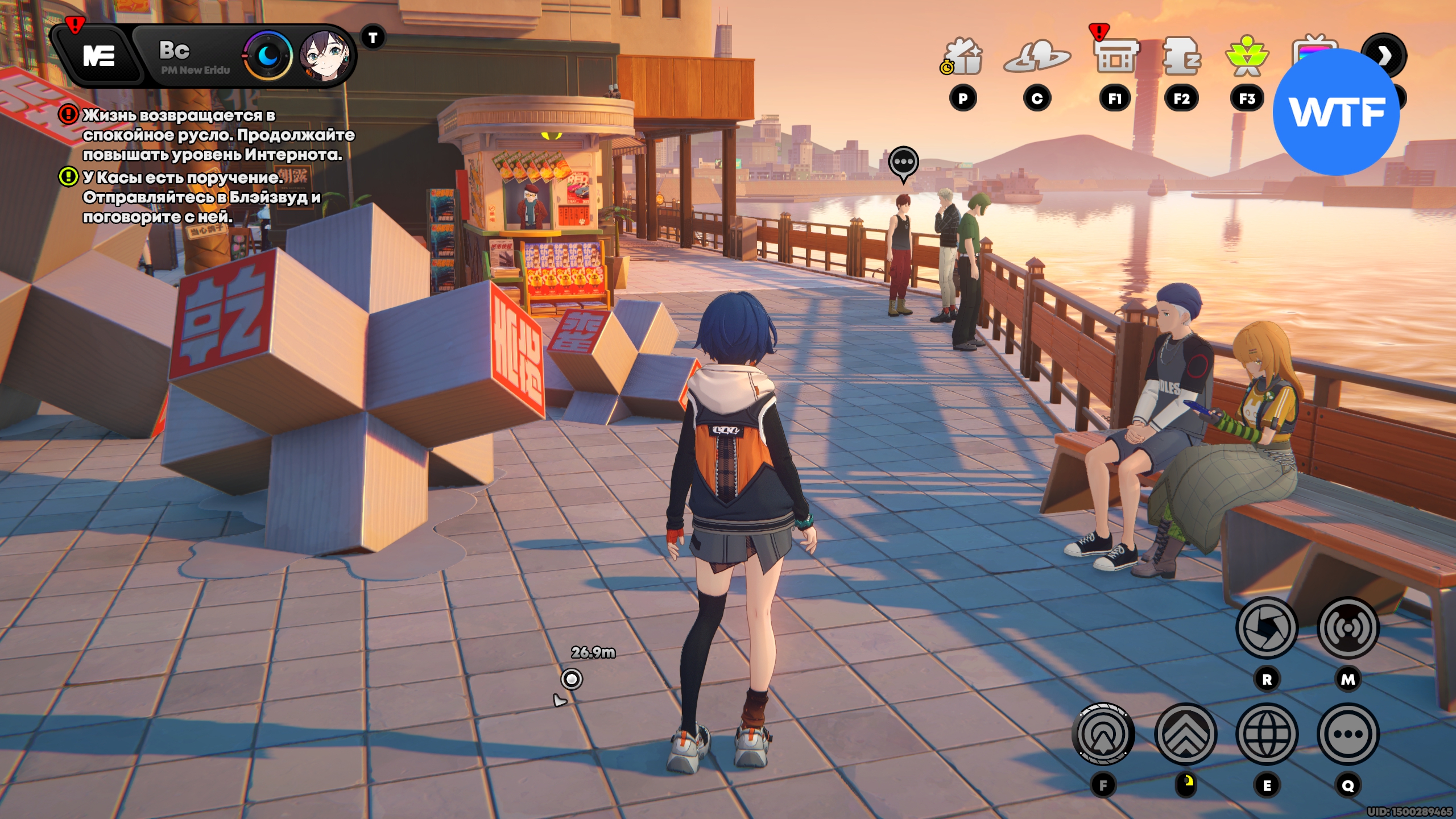1456x819 pixels.
Task: Open the hat and cloud icon
Action: pos(1037,57)
